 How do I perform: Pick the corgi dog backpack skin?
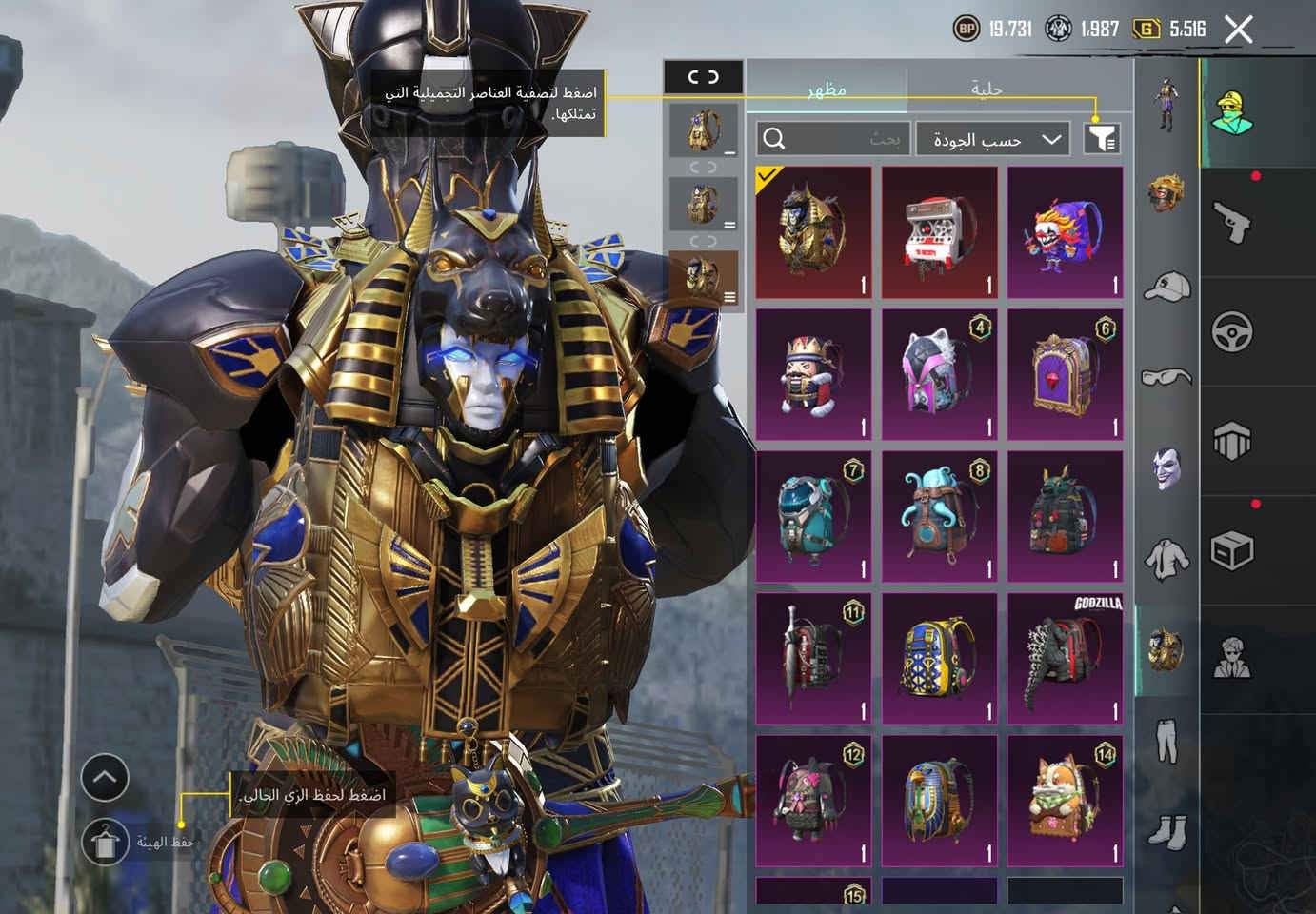pyautogui.click(x=1065, y=800)
